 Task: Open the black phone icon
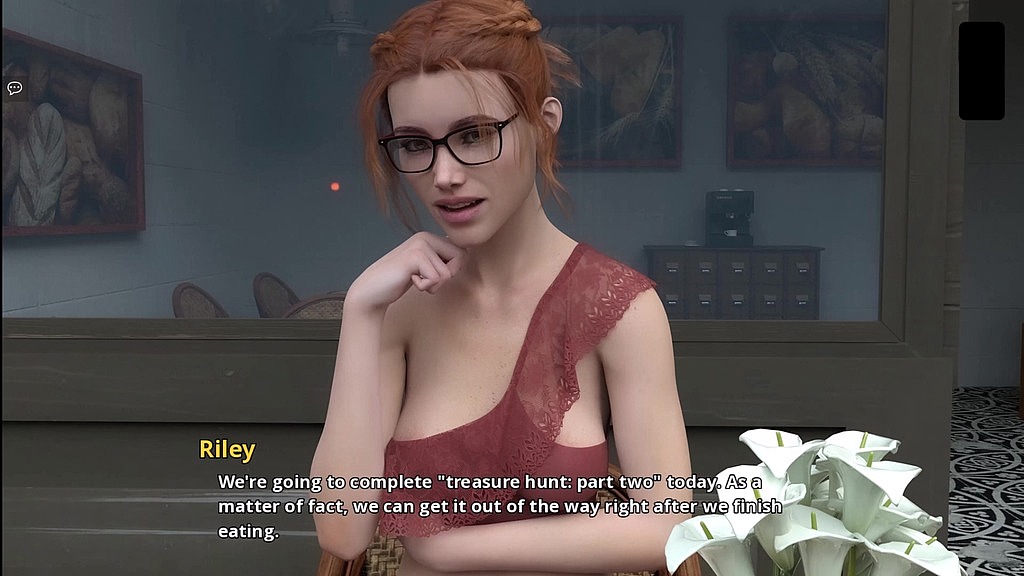[981, 71]
